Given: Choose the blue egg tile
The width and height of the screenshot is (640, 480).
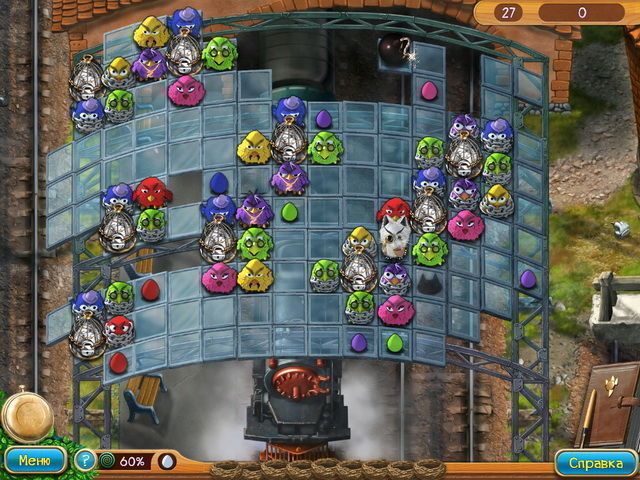Looking at the screenshot, I should [219, 182].
